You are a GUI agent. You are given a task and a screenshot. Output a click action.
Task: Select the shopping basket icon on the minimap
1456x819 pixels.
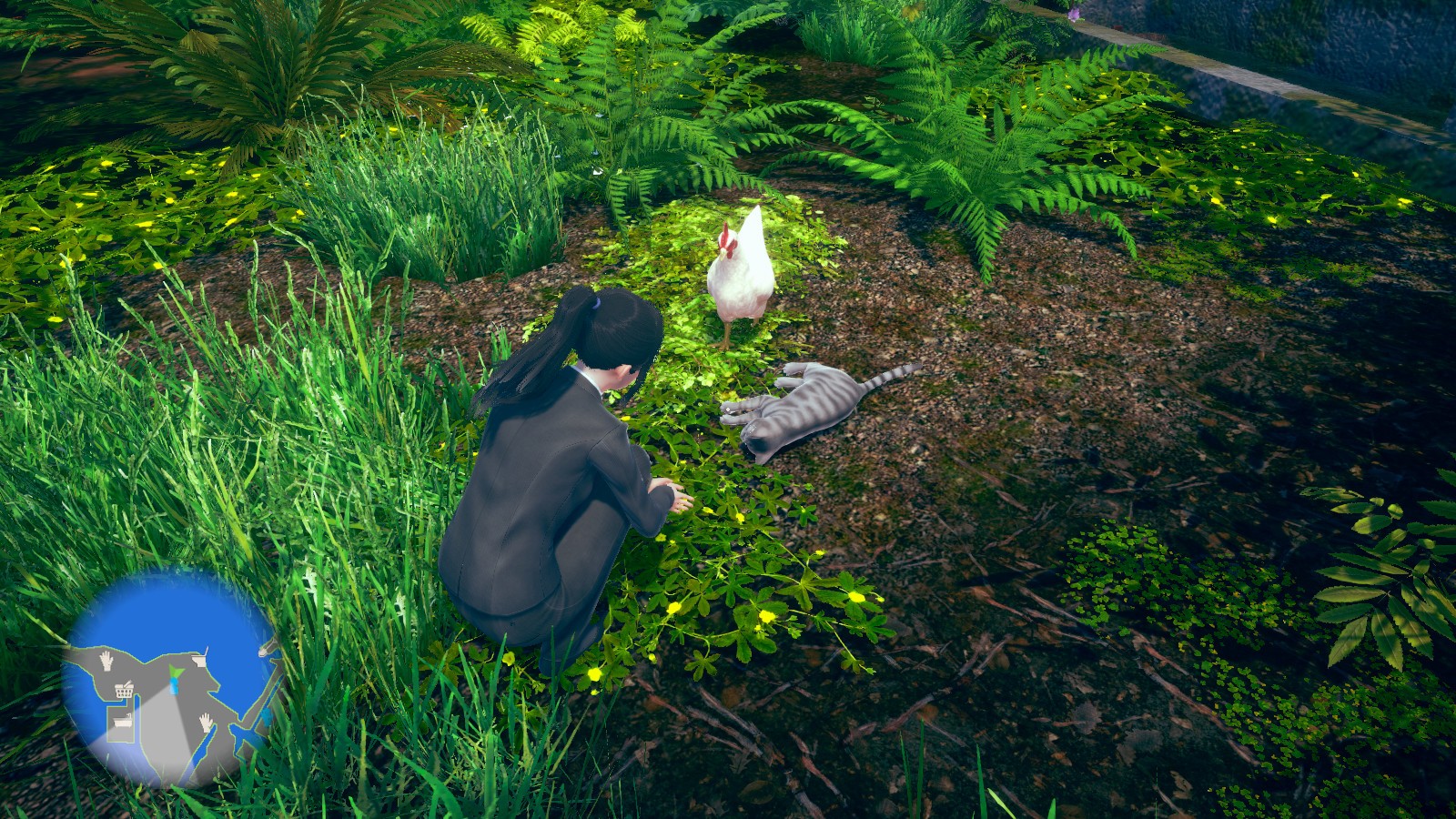124,689
